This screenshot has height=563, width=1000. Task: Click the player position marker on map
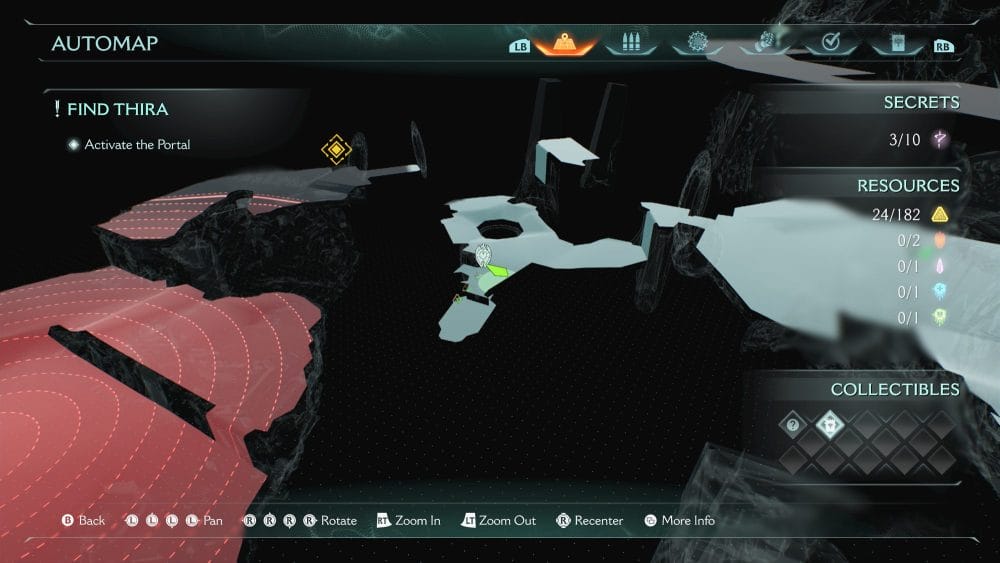pyautogui.click(x=484, y=256)
